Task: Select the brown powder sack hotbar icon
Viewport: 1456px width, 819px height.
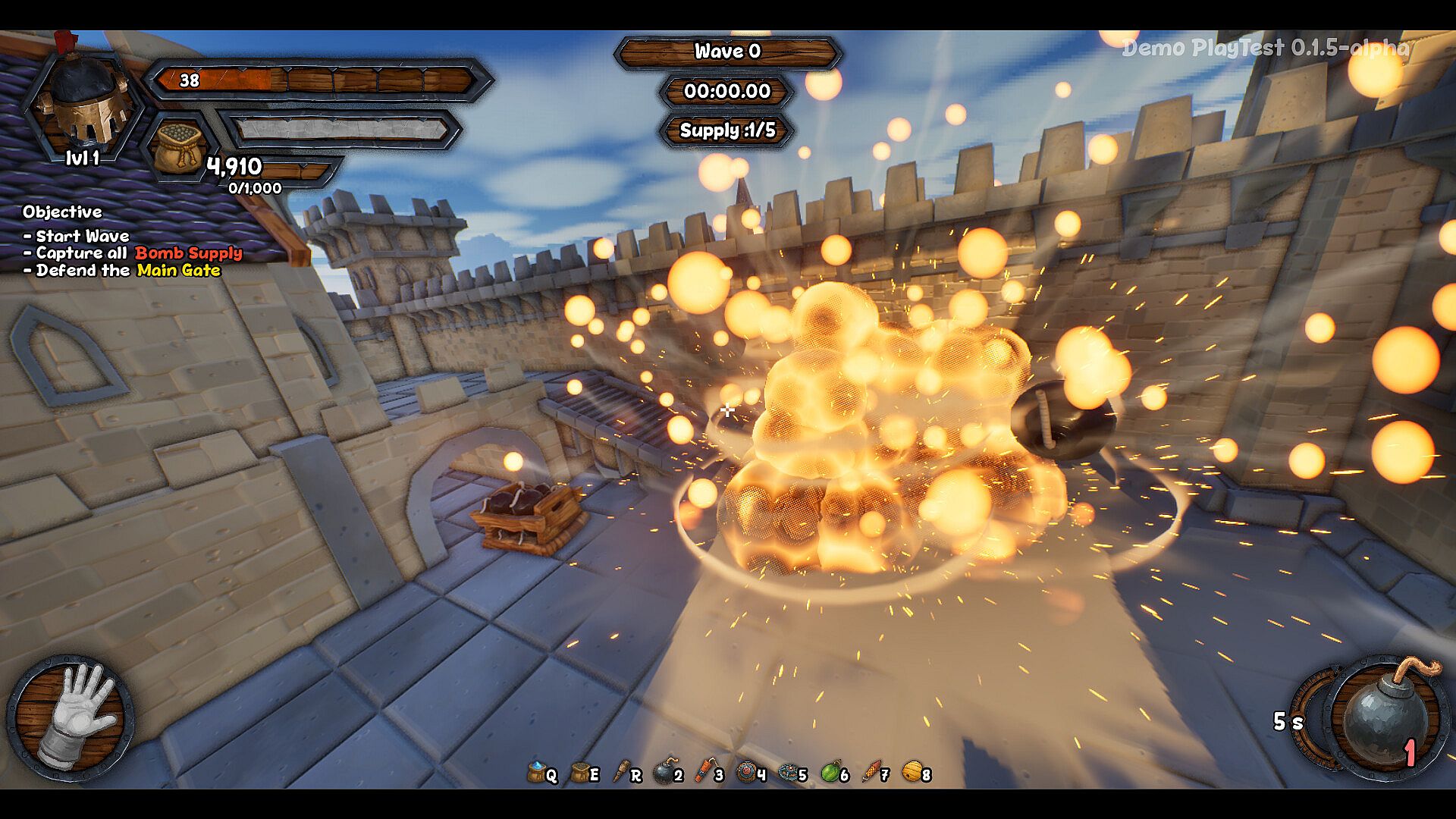Action: 581,772
